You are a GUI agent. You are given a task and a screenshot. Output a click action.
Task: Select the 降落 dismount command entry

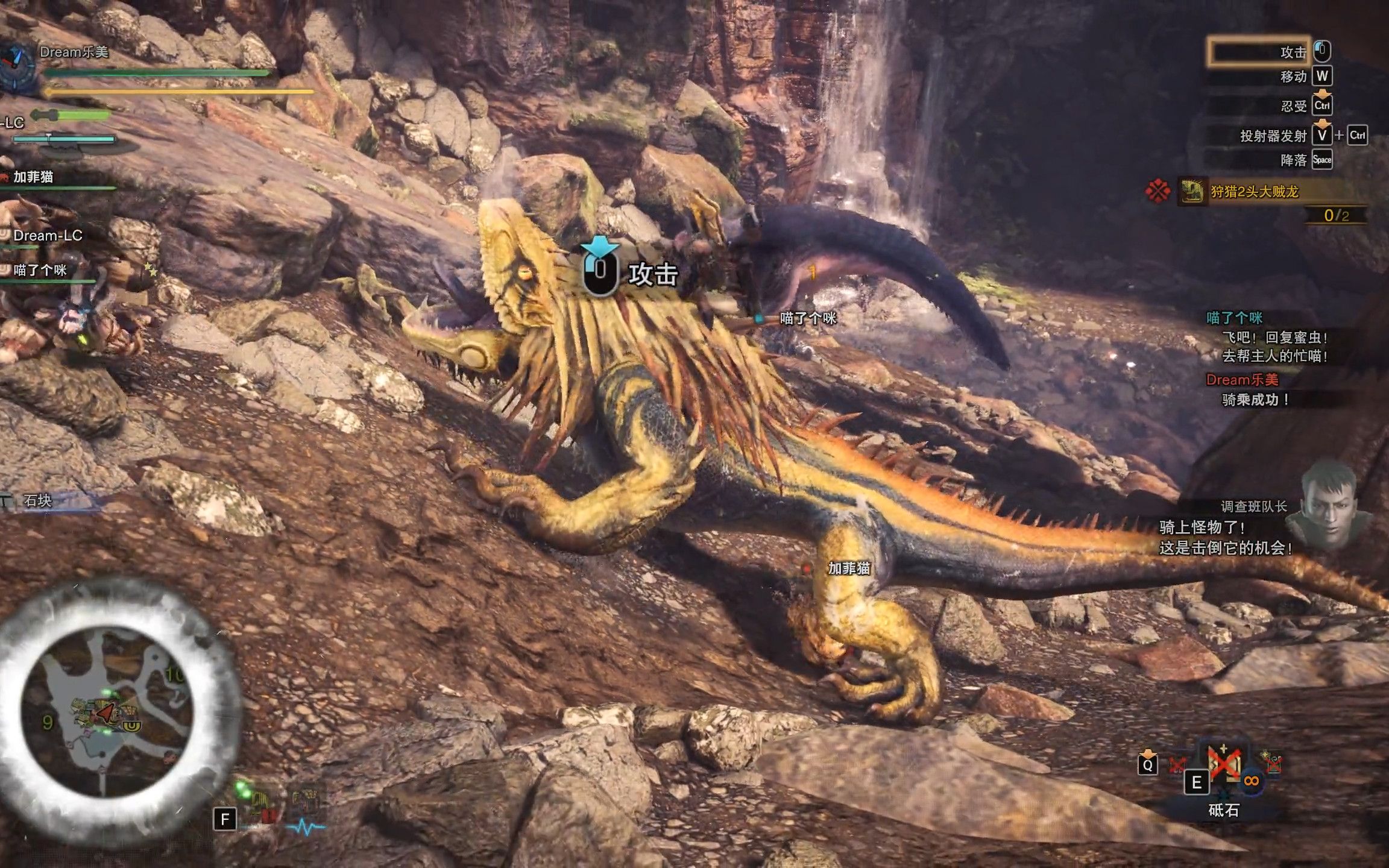(1293, 160)
